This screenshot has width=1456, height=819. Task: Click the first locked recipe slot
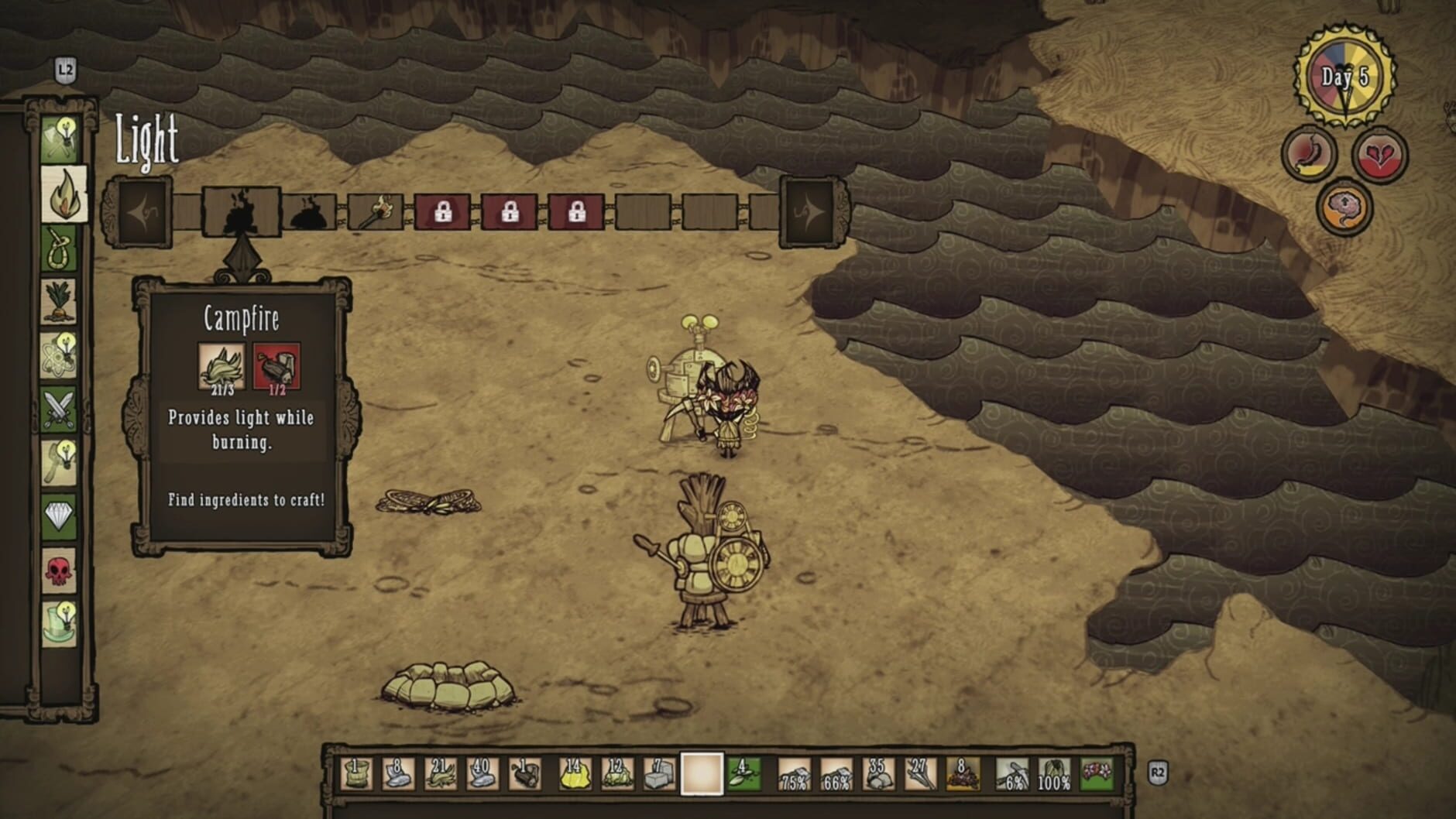click(443, 209)
